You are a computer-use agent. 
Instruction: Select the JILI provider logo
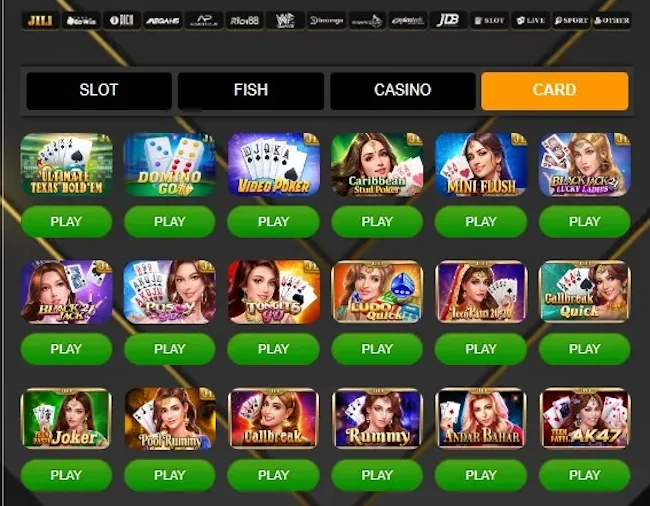tap(40, 20)
